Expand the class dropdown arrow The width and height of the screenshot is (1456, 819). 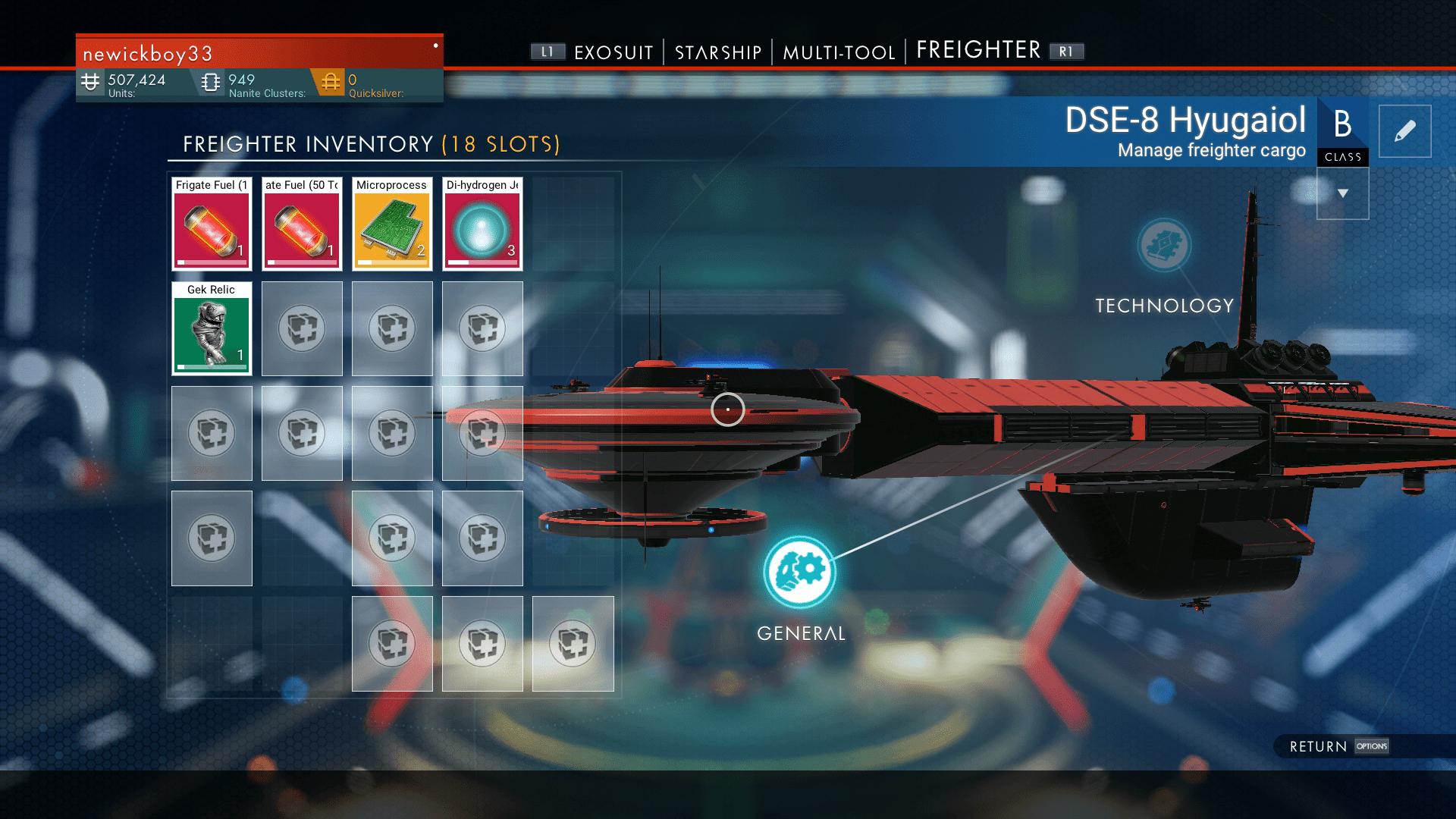coord(1342,193)
